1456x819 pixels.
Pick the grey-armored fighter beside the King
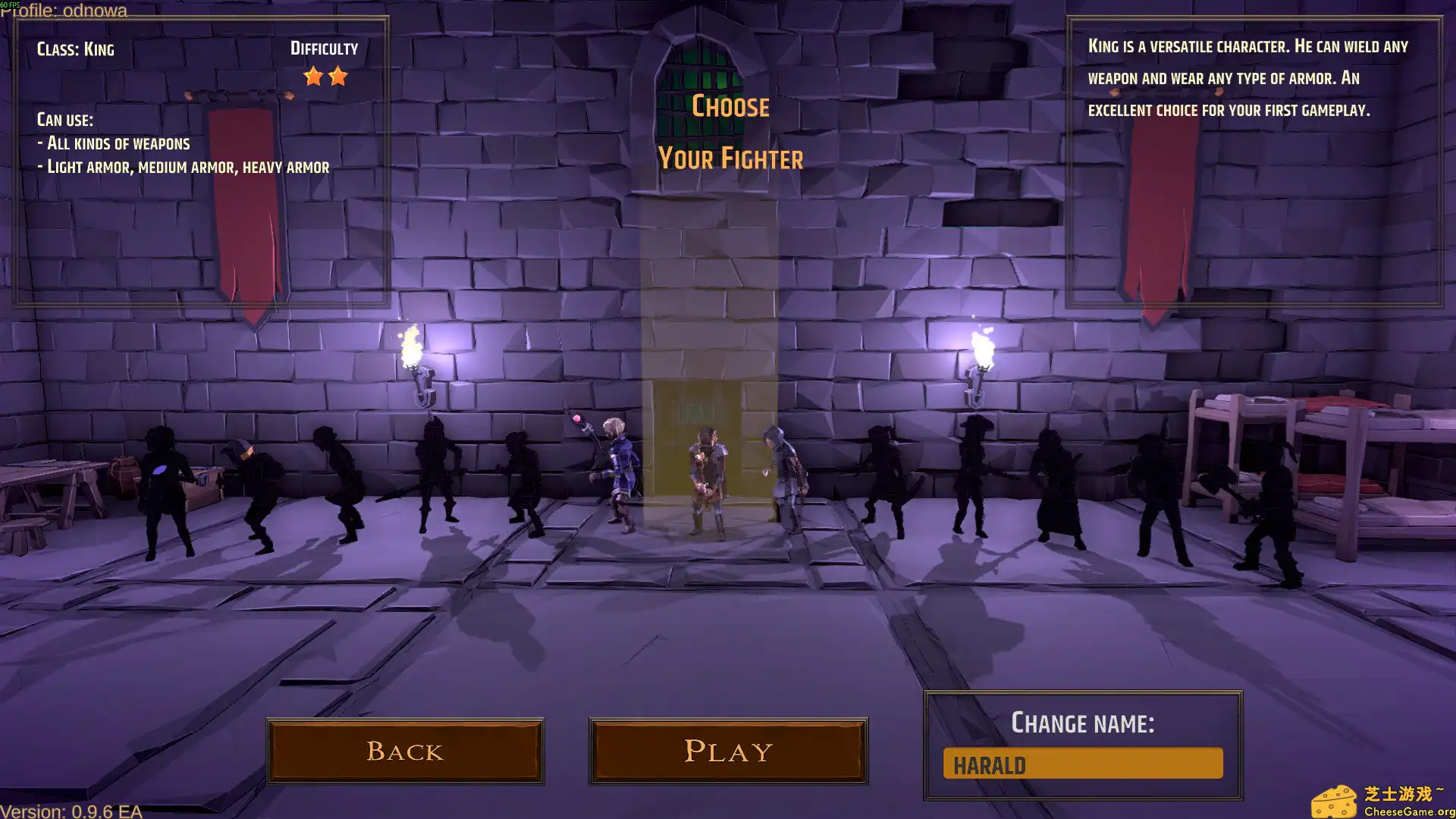point(785,478)
